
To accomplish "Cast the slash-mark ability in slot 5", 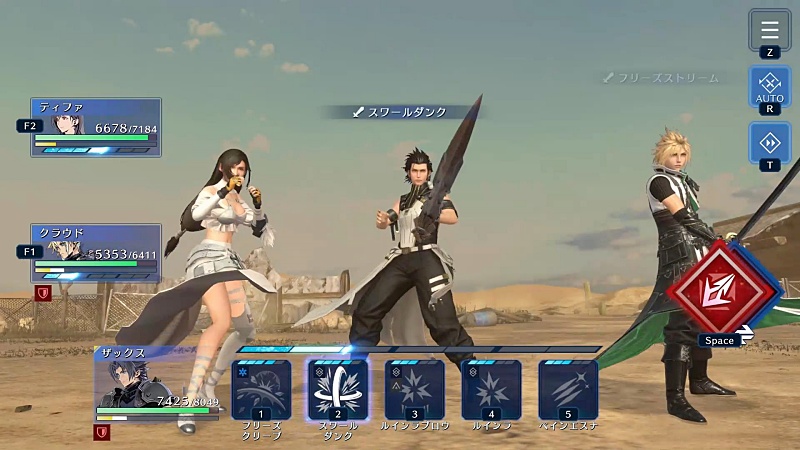I will 568,389.
